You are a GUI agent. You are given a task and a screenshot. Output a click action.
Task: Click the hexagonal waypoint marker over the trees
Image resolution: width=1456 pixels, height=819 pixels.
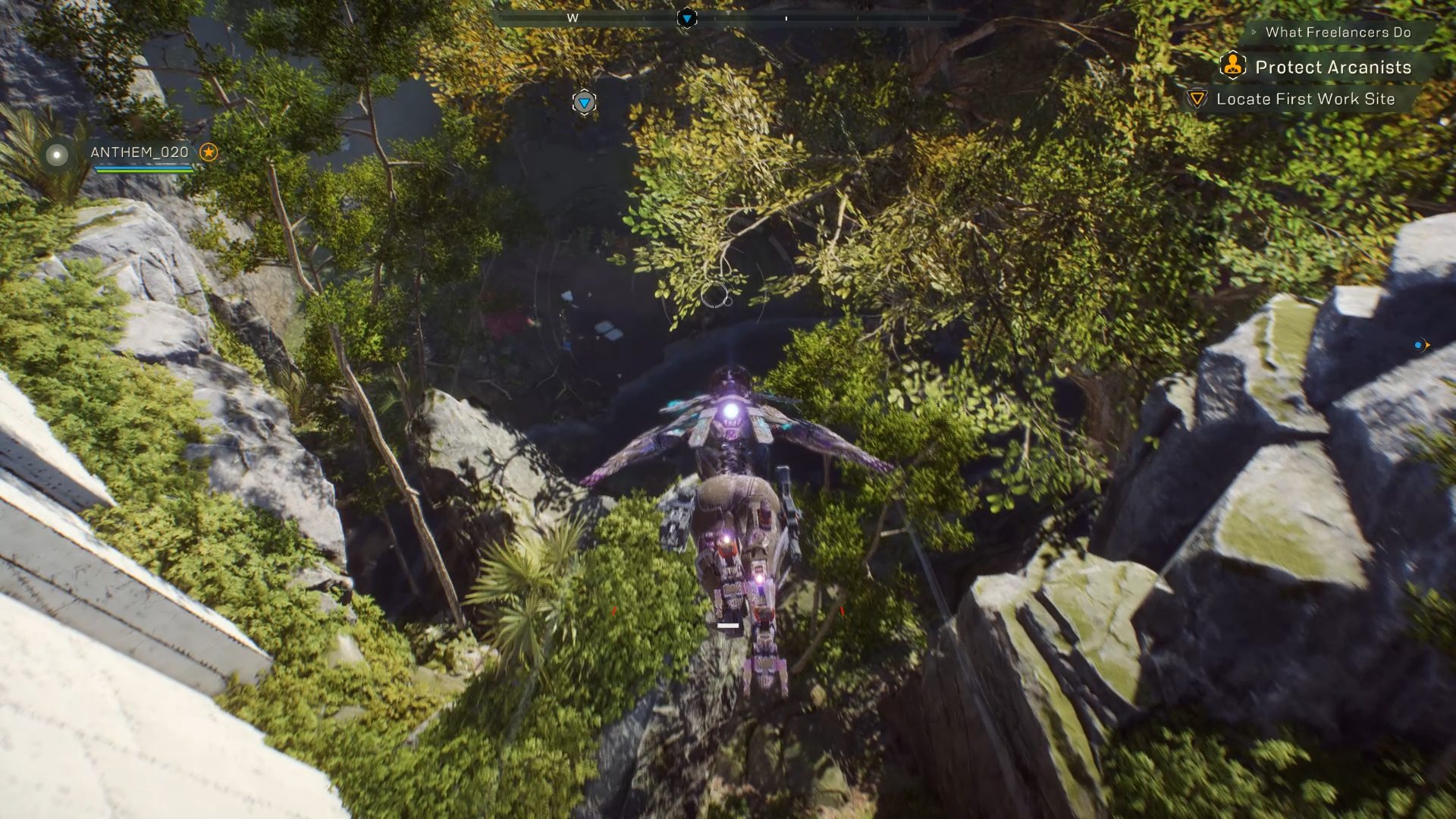pos(584,102)
